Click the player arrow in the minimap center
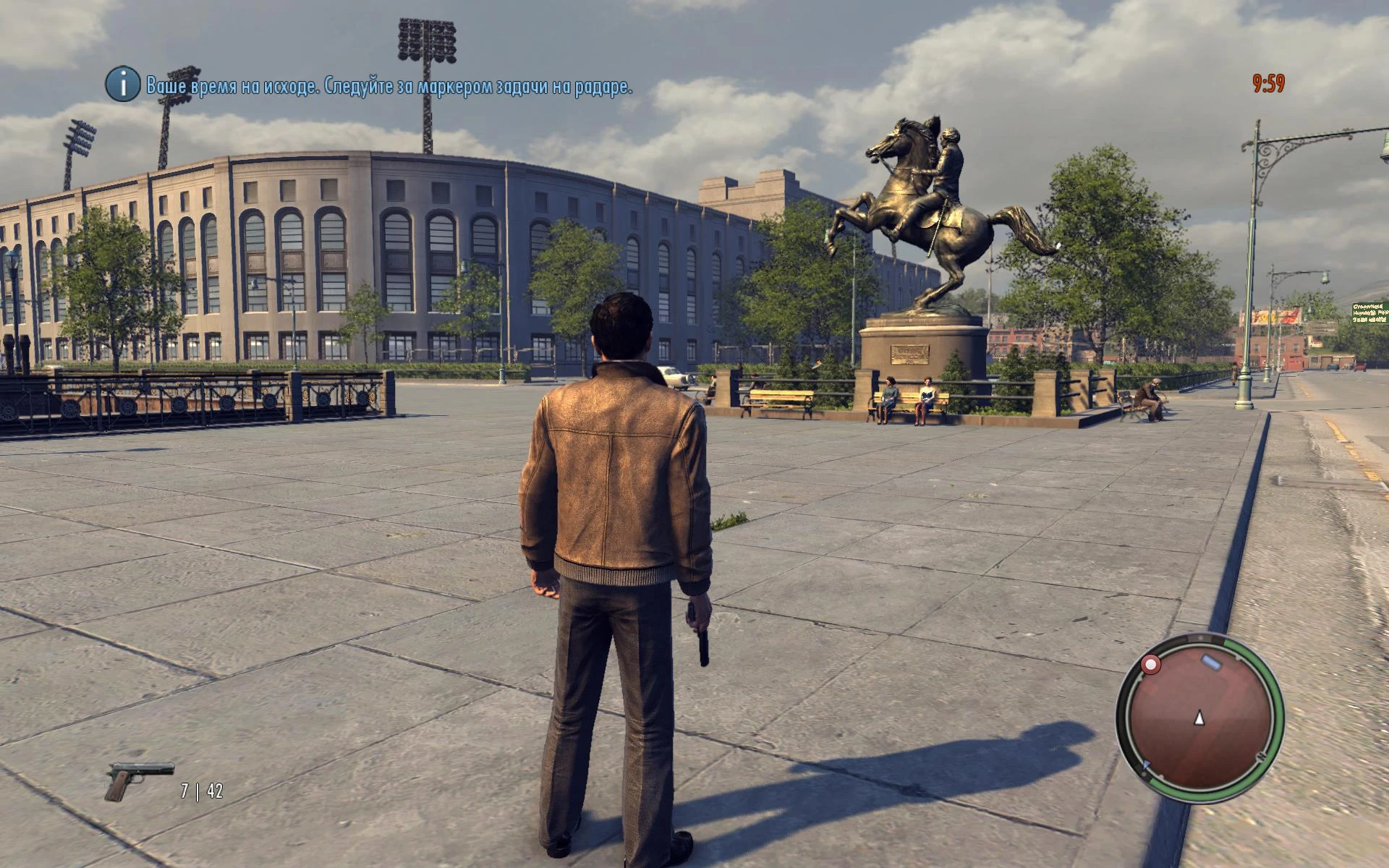The height and width of the screenshot is (868, 1389). (x=1199, y=718)
